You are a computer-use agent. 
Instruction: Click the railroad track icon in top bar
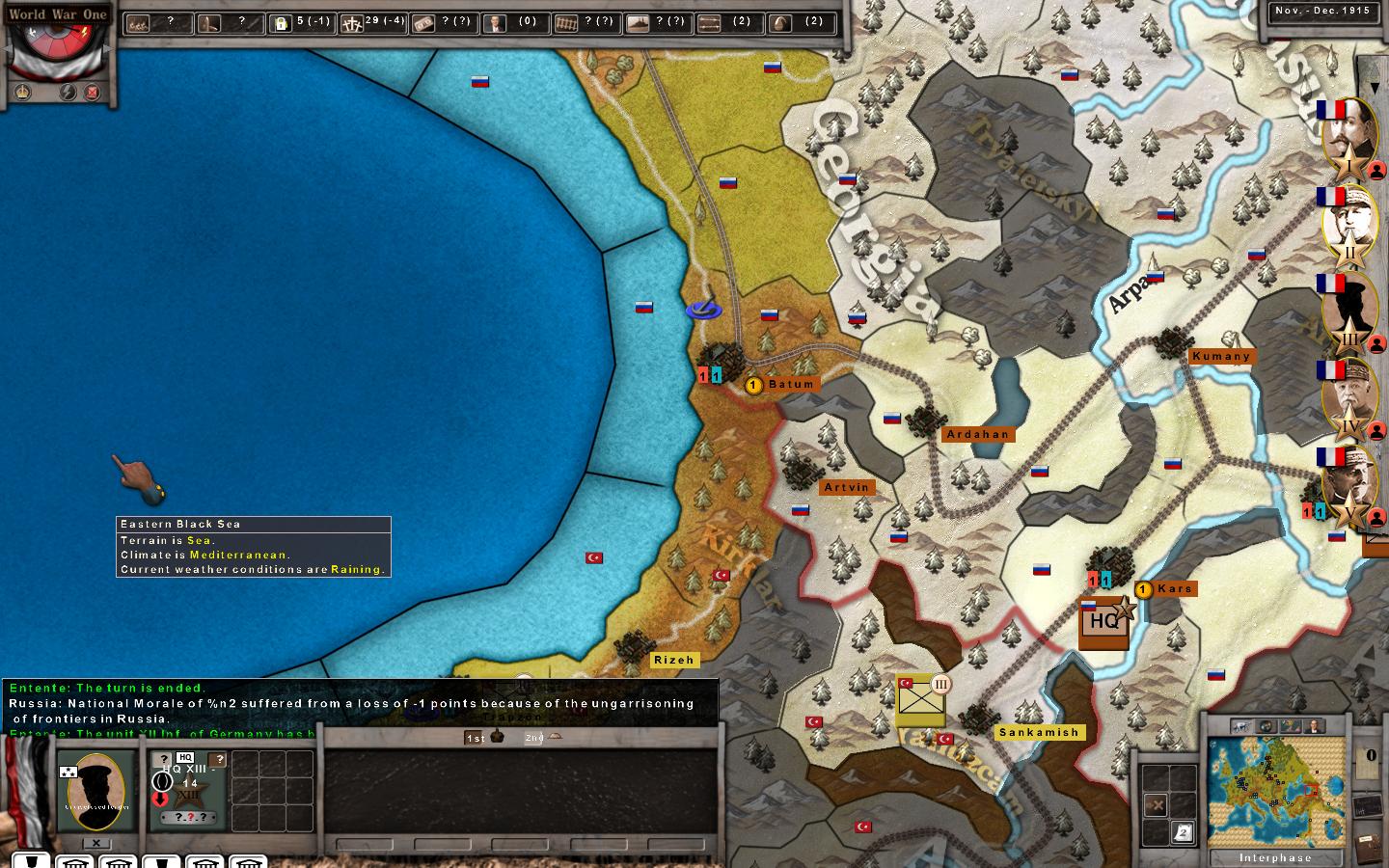click(568, 23)
